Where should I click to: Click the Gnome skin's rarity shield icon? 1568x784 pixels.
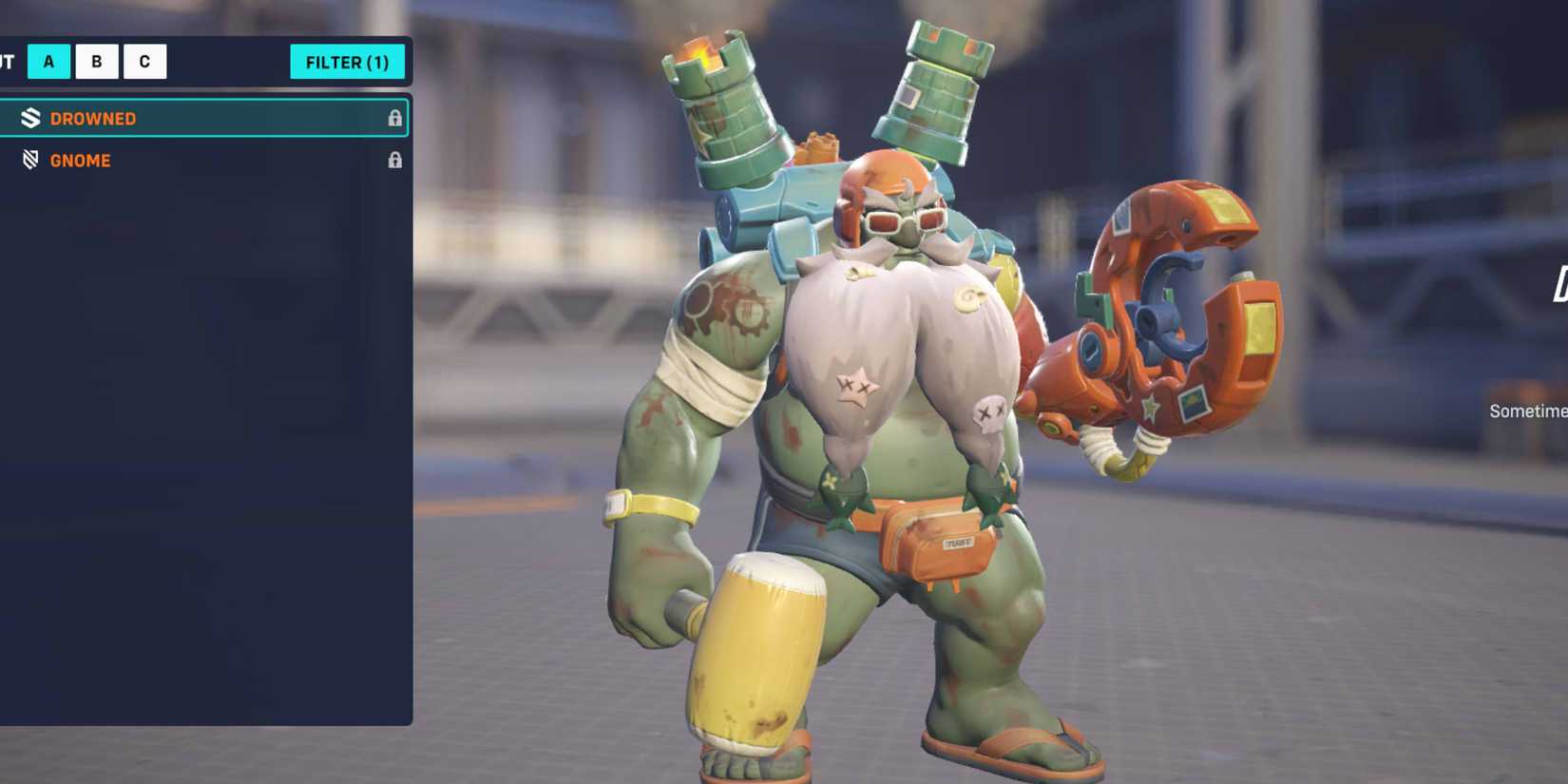click(31, 160)
